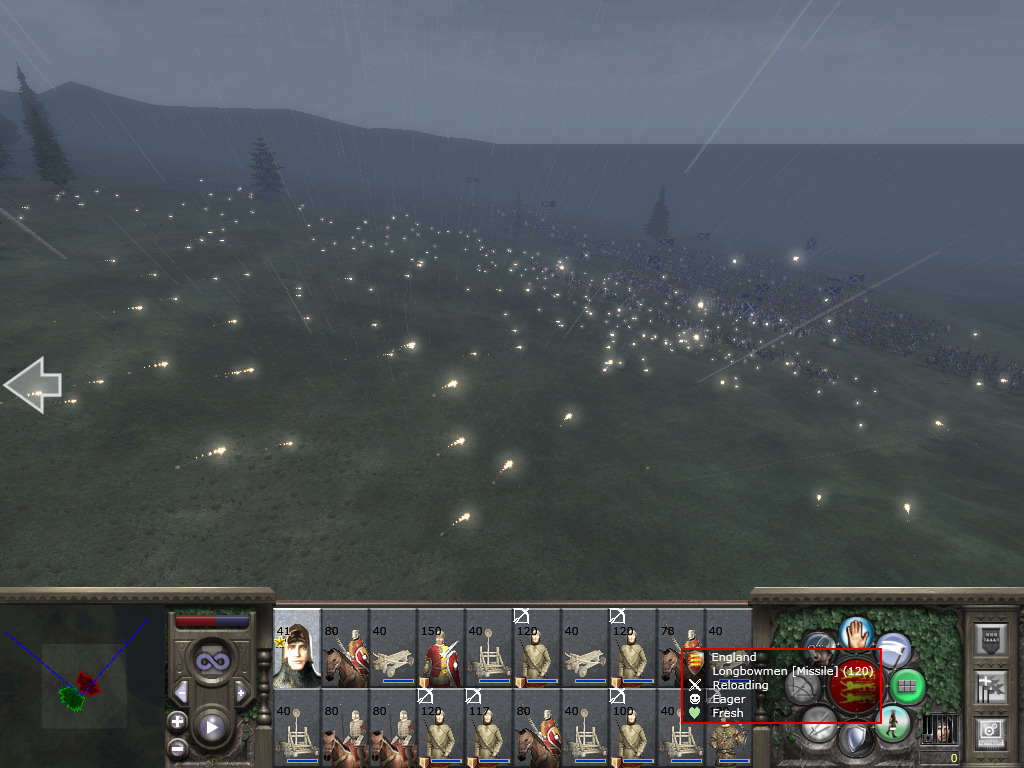Image resolution: width=1024 pixels, height=768 pixels.
Task: Decrease battle speed with the left arrow
Action: (x=181, y=692)
